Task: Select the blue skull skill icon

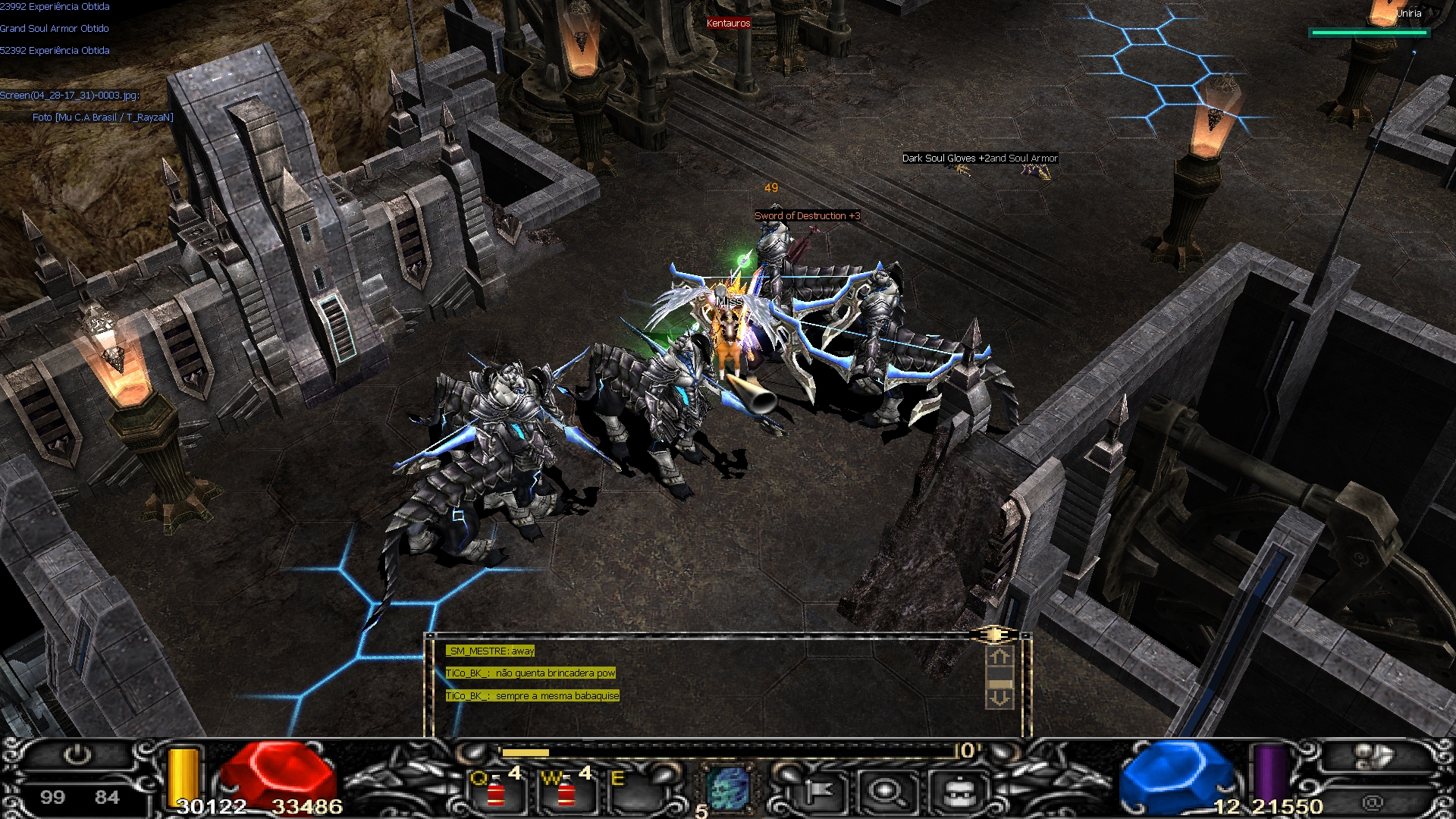Action: (729, 789)
